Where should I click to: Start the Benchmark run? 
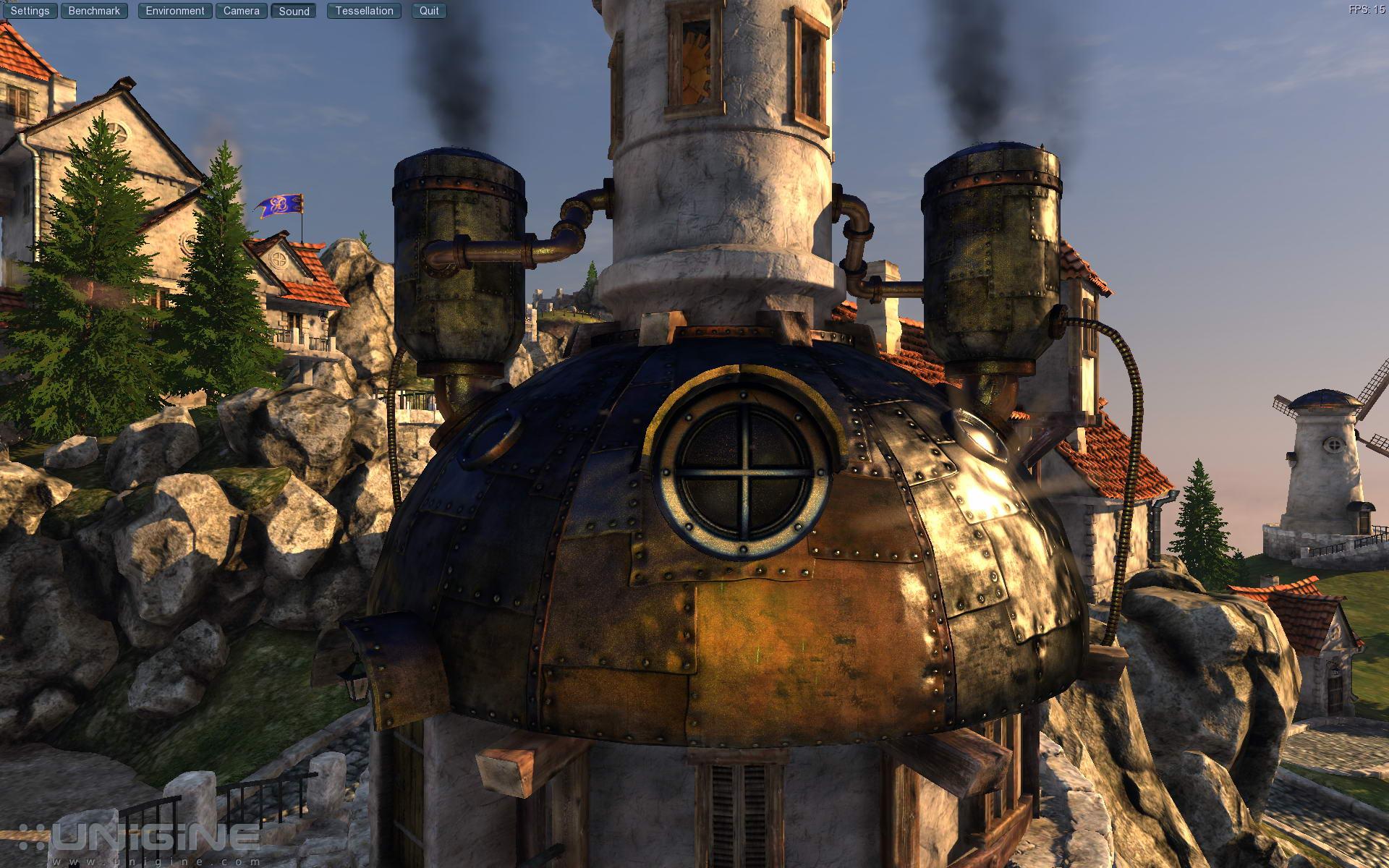click(x=94, y=11)
